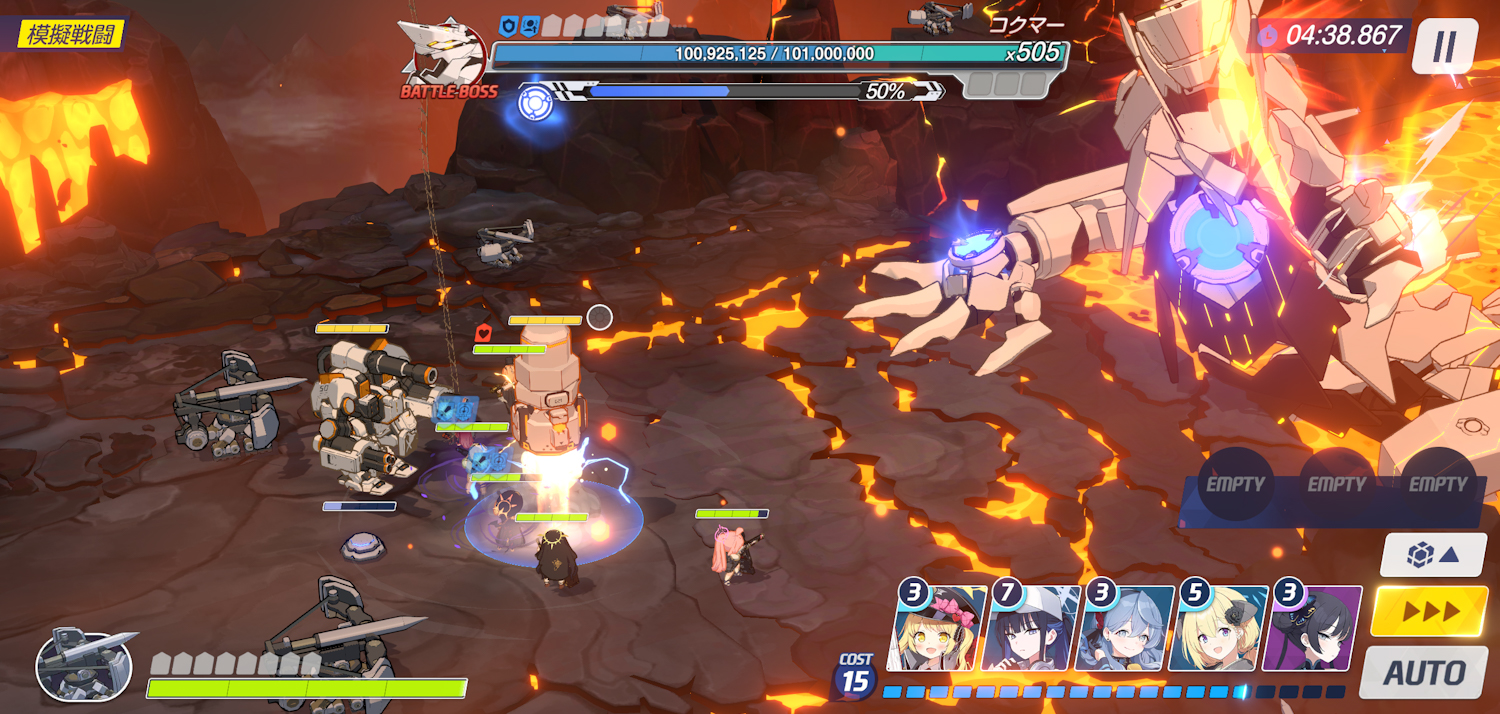1500x714 pixels.
Task: Use the purple-background dark-haired girl skill card
Action: click(x=1314, y=629)
